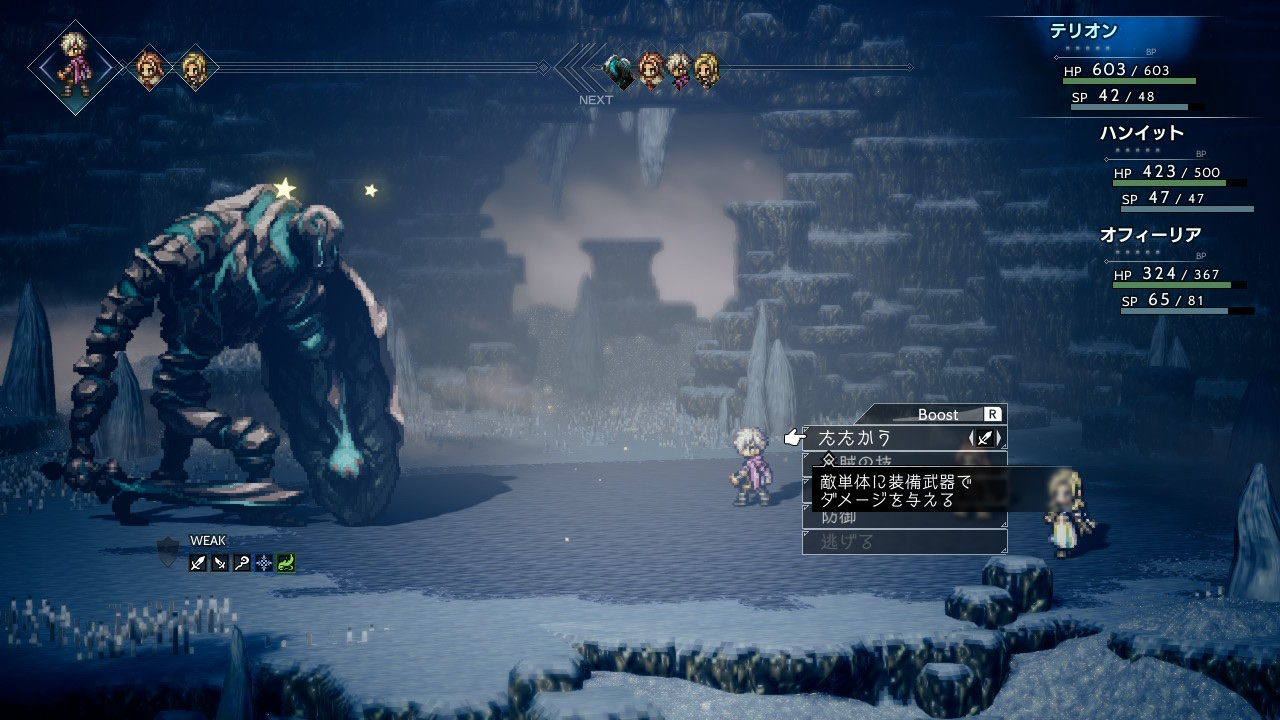Click the left weapon-switch arrow beside the sword
The image size is (1280, 720).
click(972, 438)
